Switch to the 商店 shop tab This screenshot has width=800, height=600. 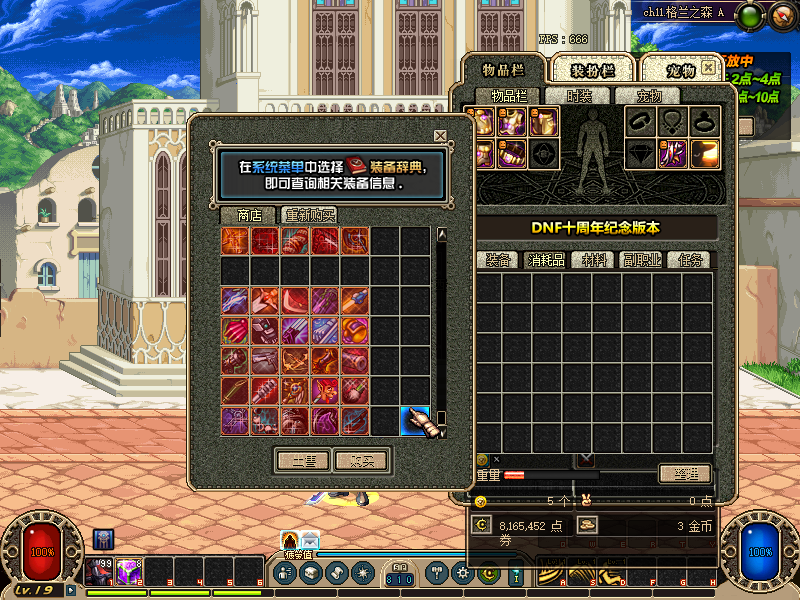[249, 215]
